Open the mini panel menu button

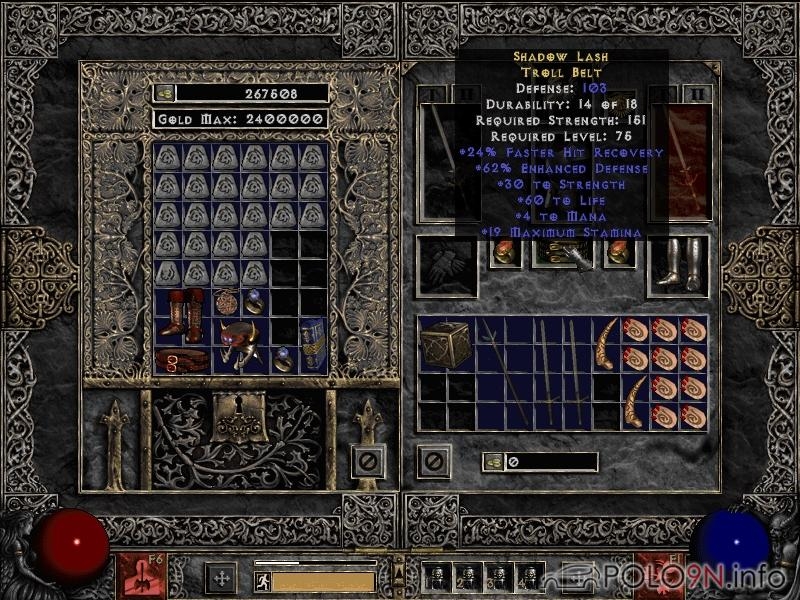(397, 575)
